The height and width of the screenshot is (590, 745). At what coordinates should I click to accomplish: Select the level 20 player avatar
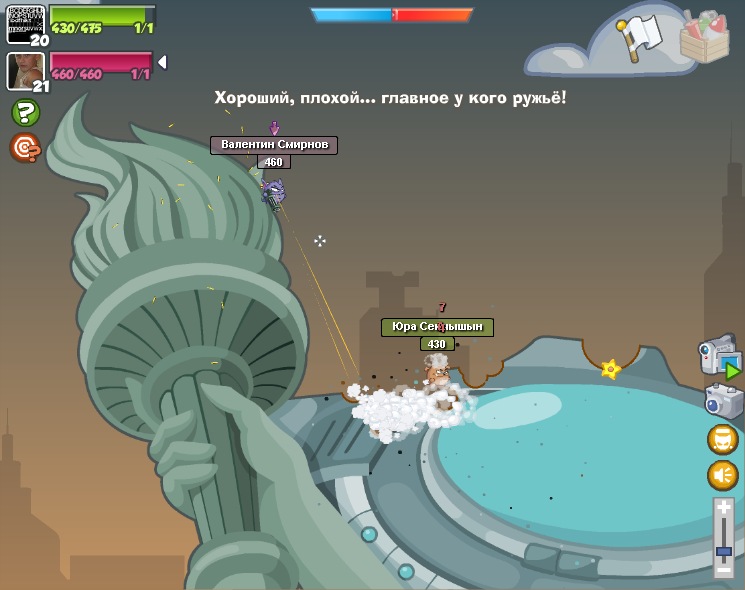point(26,23)
